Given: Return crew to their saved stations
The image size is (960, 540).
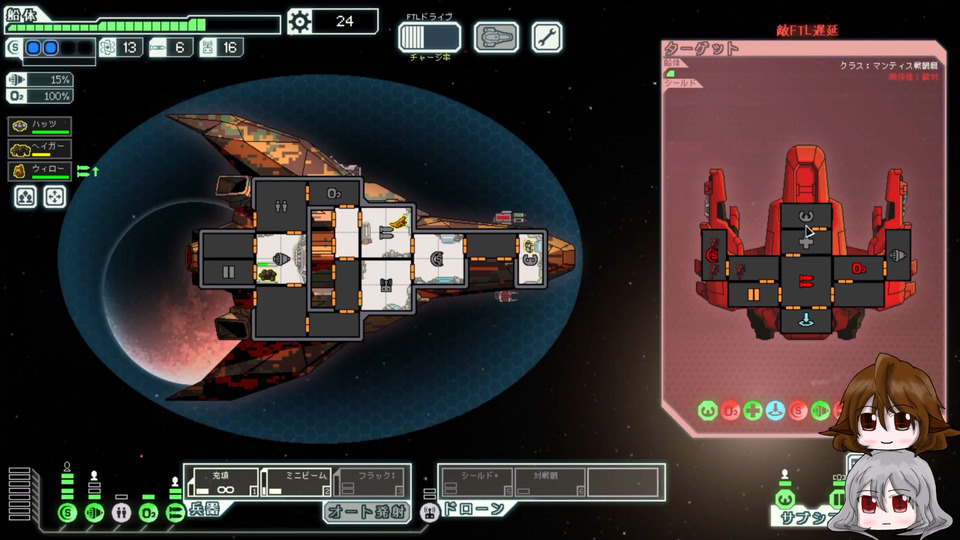Looking at the screenshot, I should (54, 196).
